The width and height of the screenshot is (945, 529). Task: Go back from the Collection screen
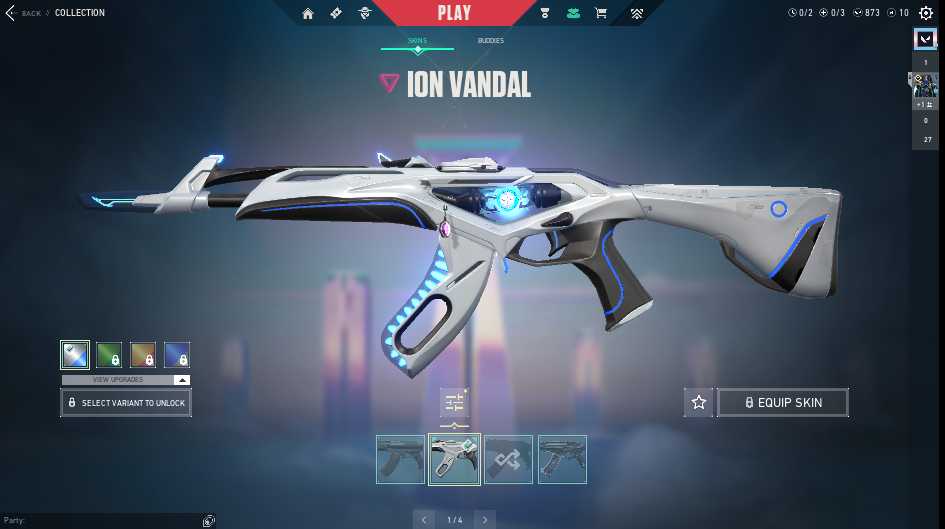coord(24,13)
